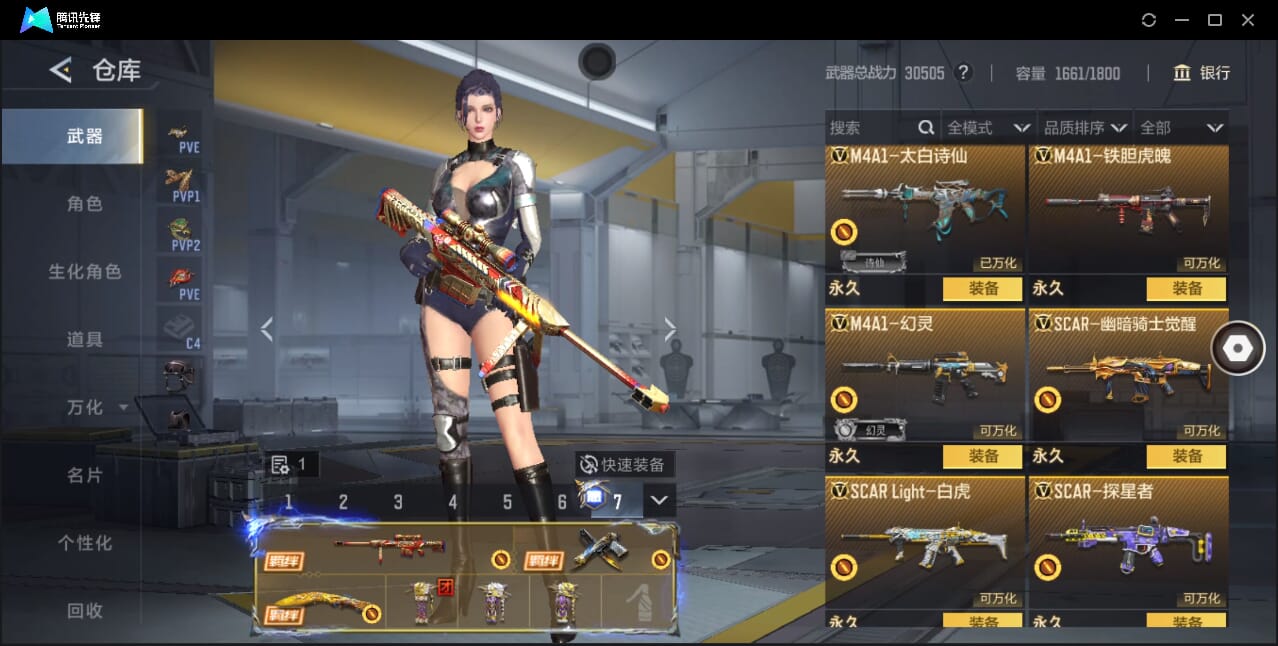The width and height of the screenshot is (1278, 646).
Task: Expand the 万化 category
Action: [x=96, y=408]
